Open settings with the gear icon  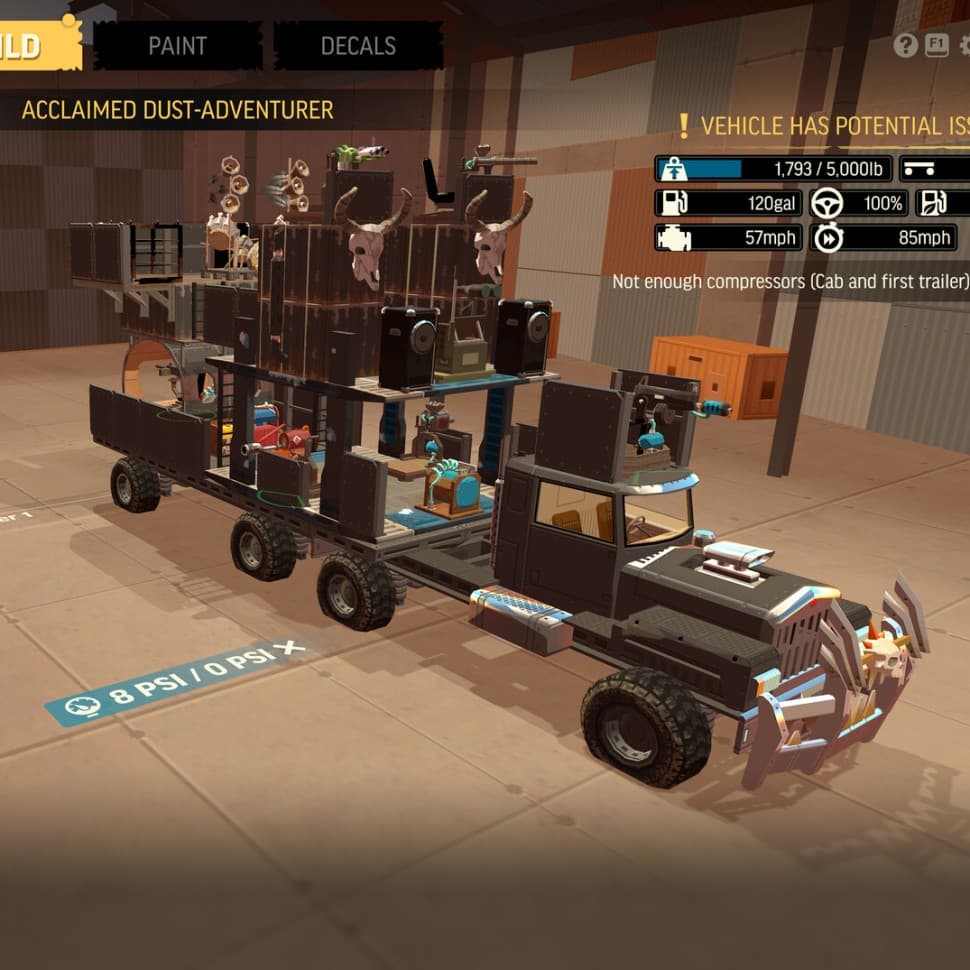tap(964, 45)
